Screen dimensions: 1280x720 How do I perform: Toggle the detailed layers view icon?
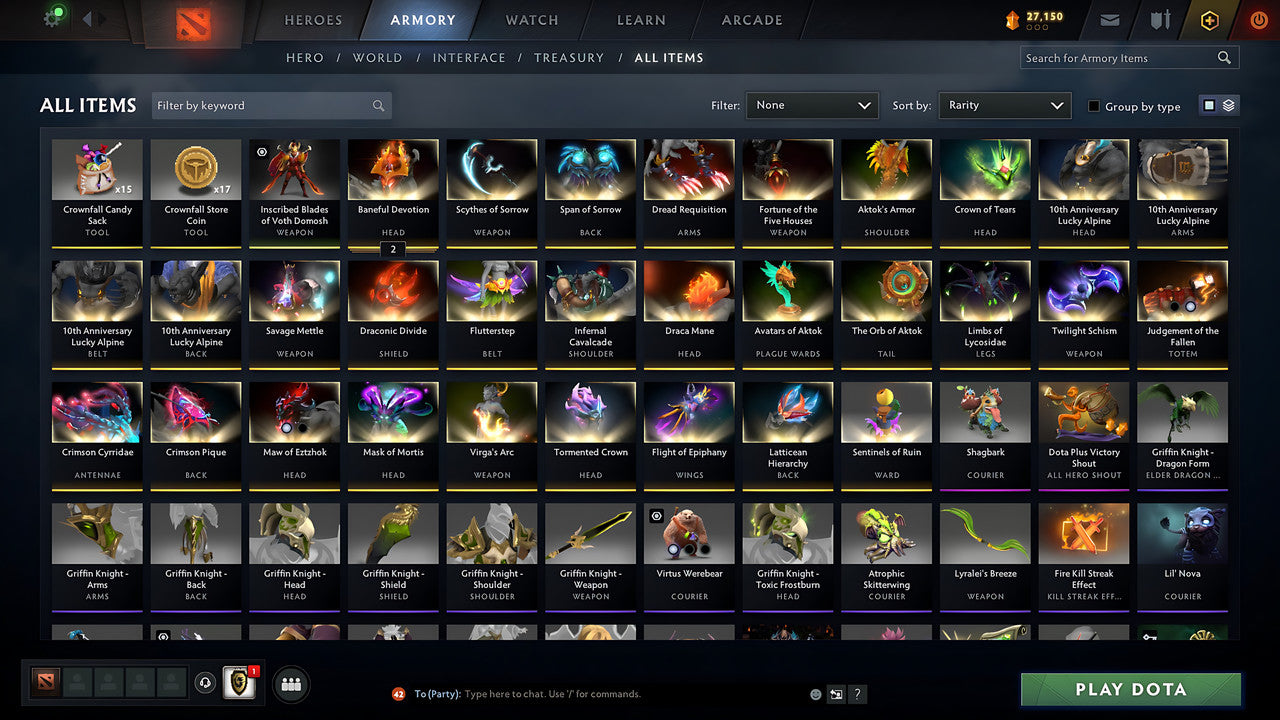(1227, 105)
